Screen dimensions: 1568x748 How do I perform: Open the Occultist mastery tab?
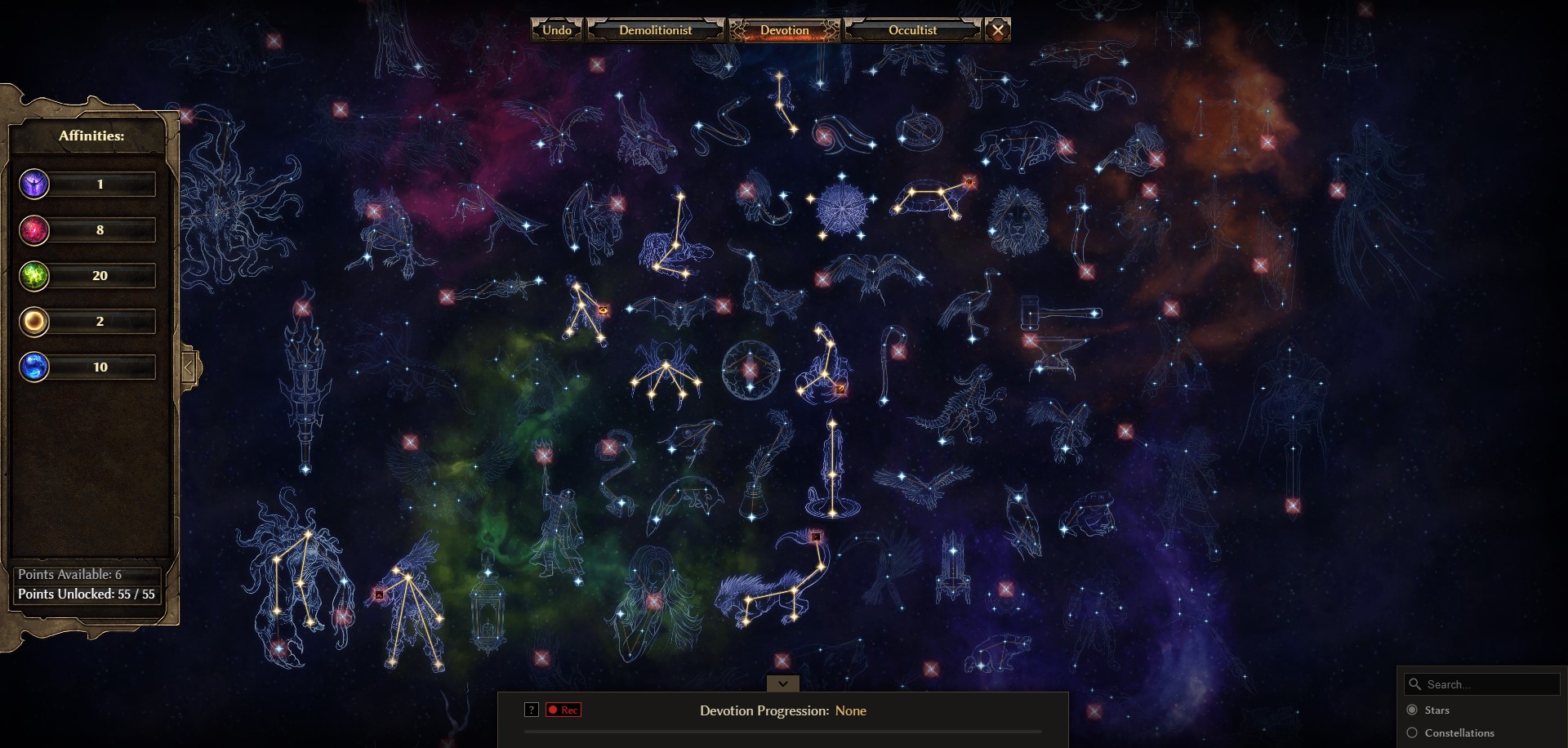[912, 30]
